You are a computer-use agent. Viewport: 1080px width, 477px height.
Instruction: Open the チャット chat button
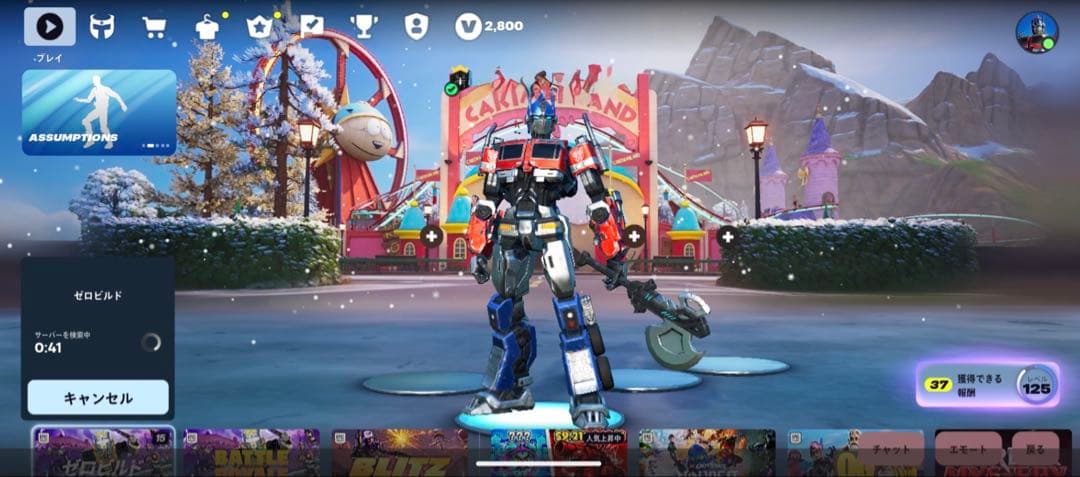(890, 449)
